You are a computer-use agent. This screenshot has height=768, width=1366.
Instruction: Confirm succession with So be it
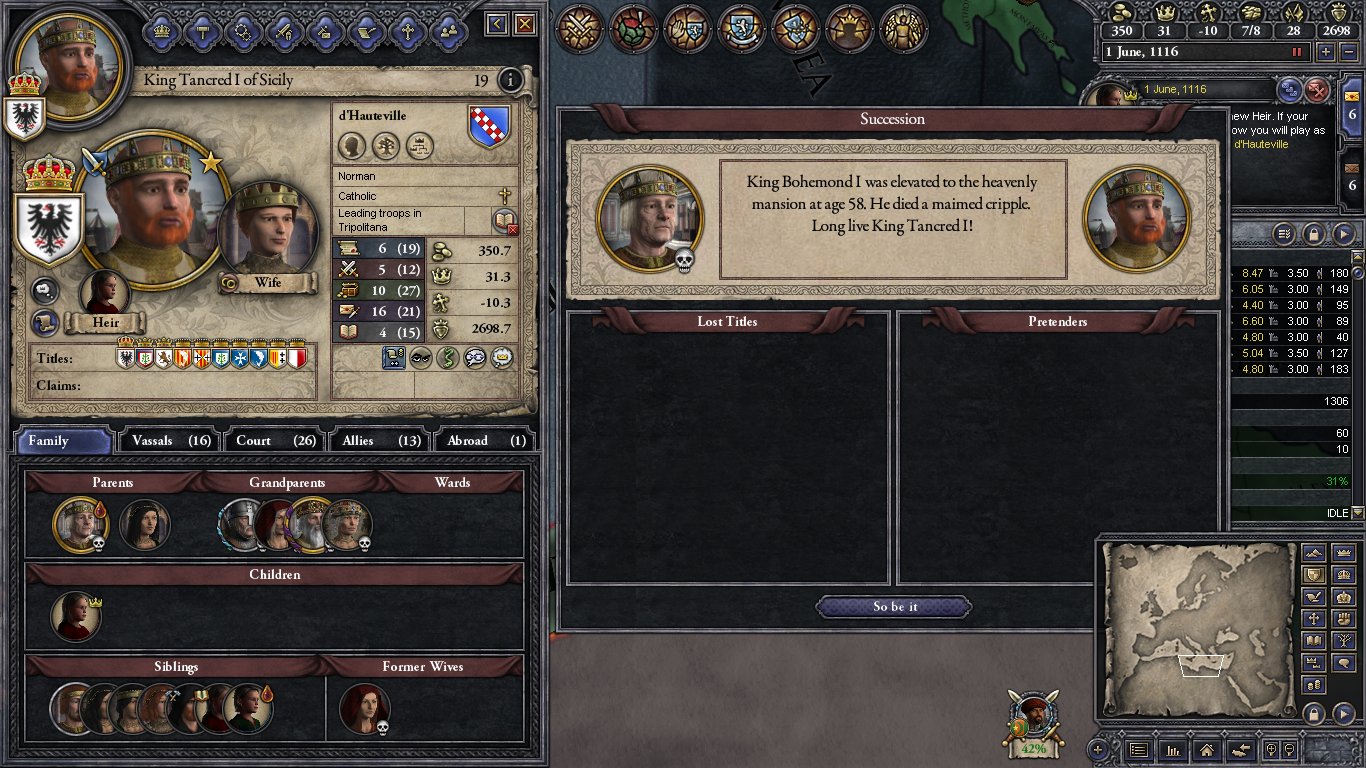[894, 607]
